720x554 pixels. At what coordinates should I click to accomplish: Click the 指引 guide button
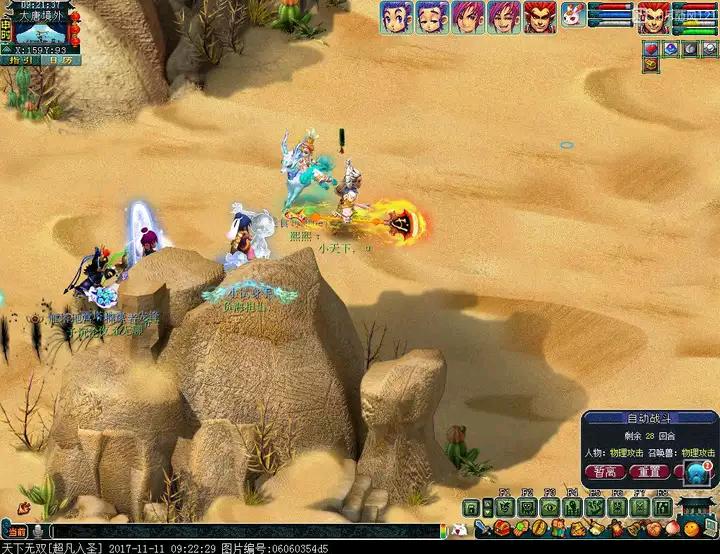(x=22, y=60)
